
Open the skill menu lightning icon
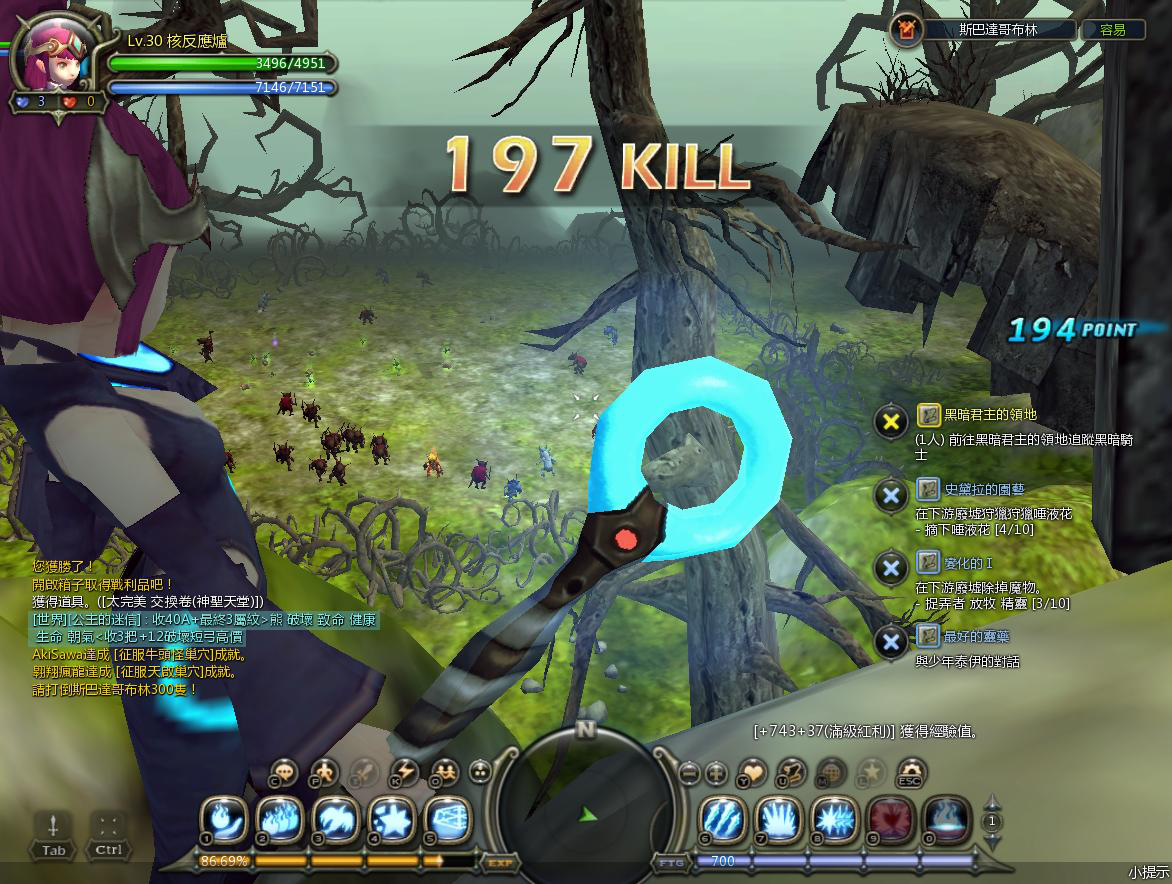click(404, 771)
